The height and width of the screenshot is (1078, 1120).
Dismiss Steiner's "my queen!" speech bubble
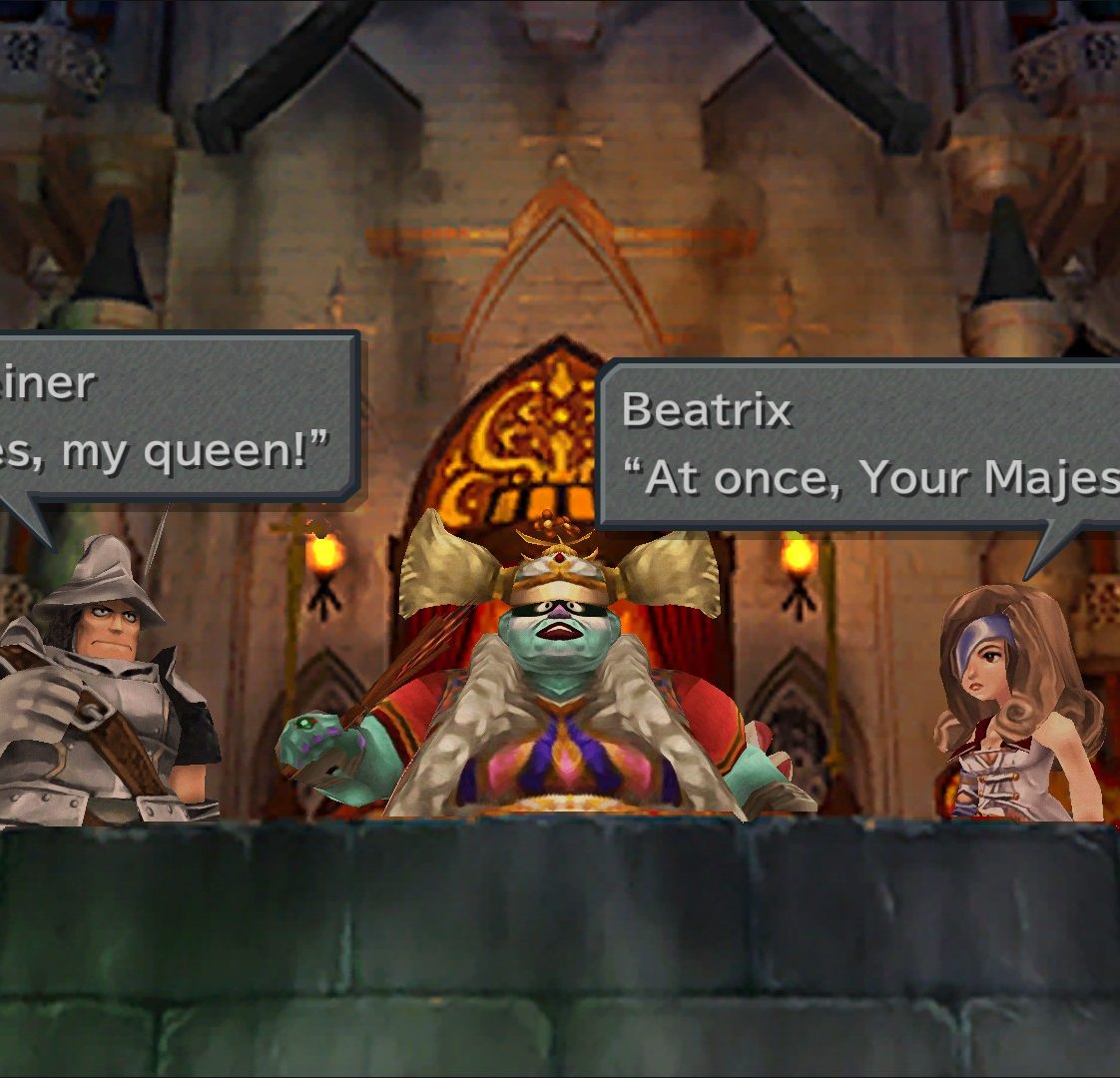(x=175, y=417)
